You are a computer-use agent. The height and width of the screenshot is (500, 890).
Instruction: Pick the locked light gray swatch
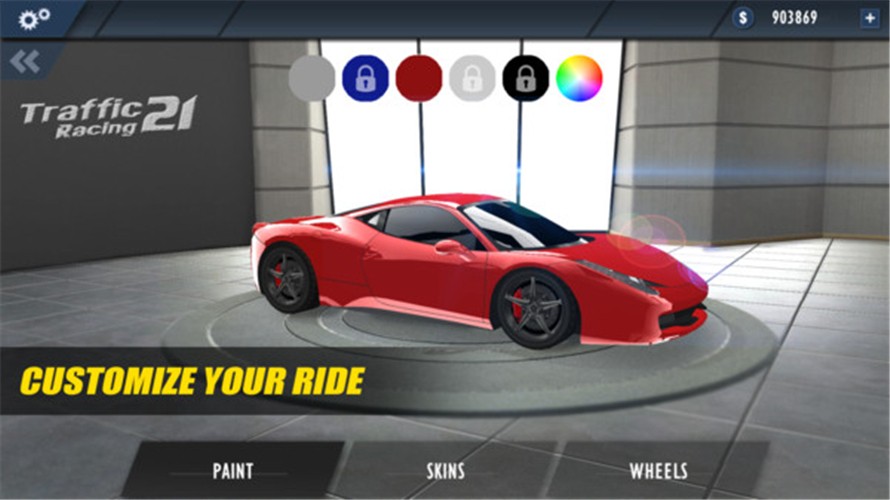coord(472,78)
